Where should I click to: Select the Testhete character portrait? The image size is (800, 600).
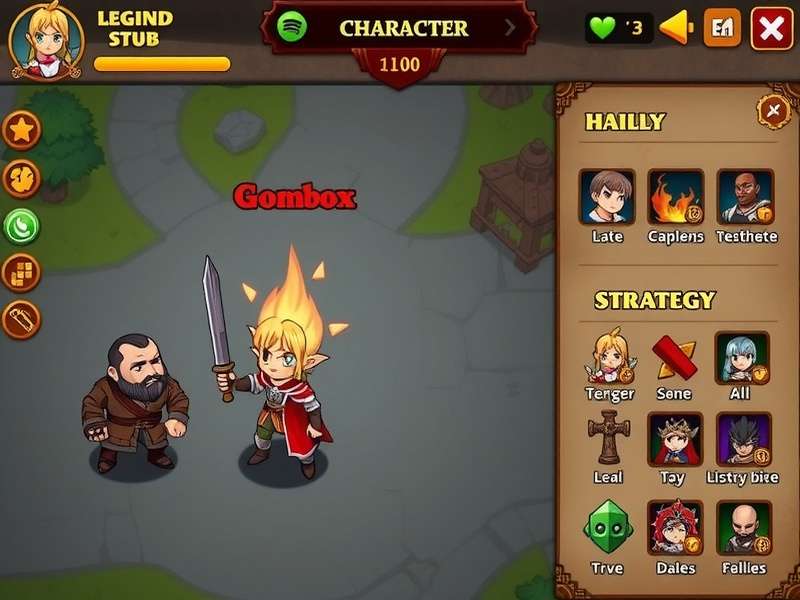[745, 196]
